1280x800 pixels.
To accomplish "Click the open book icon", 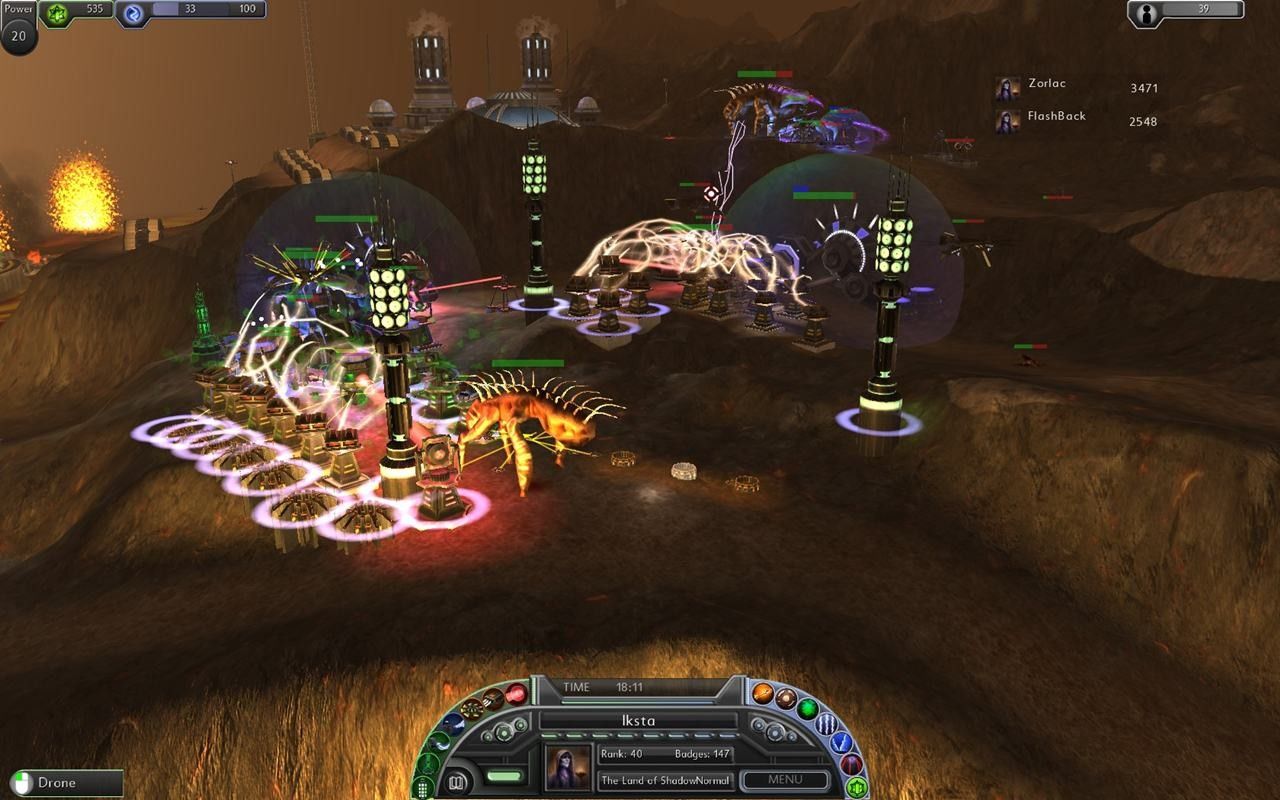I will tap(459, 781).
